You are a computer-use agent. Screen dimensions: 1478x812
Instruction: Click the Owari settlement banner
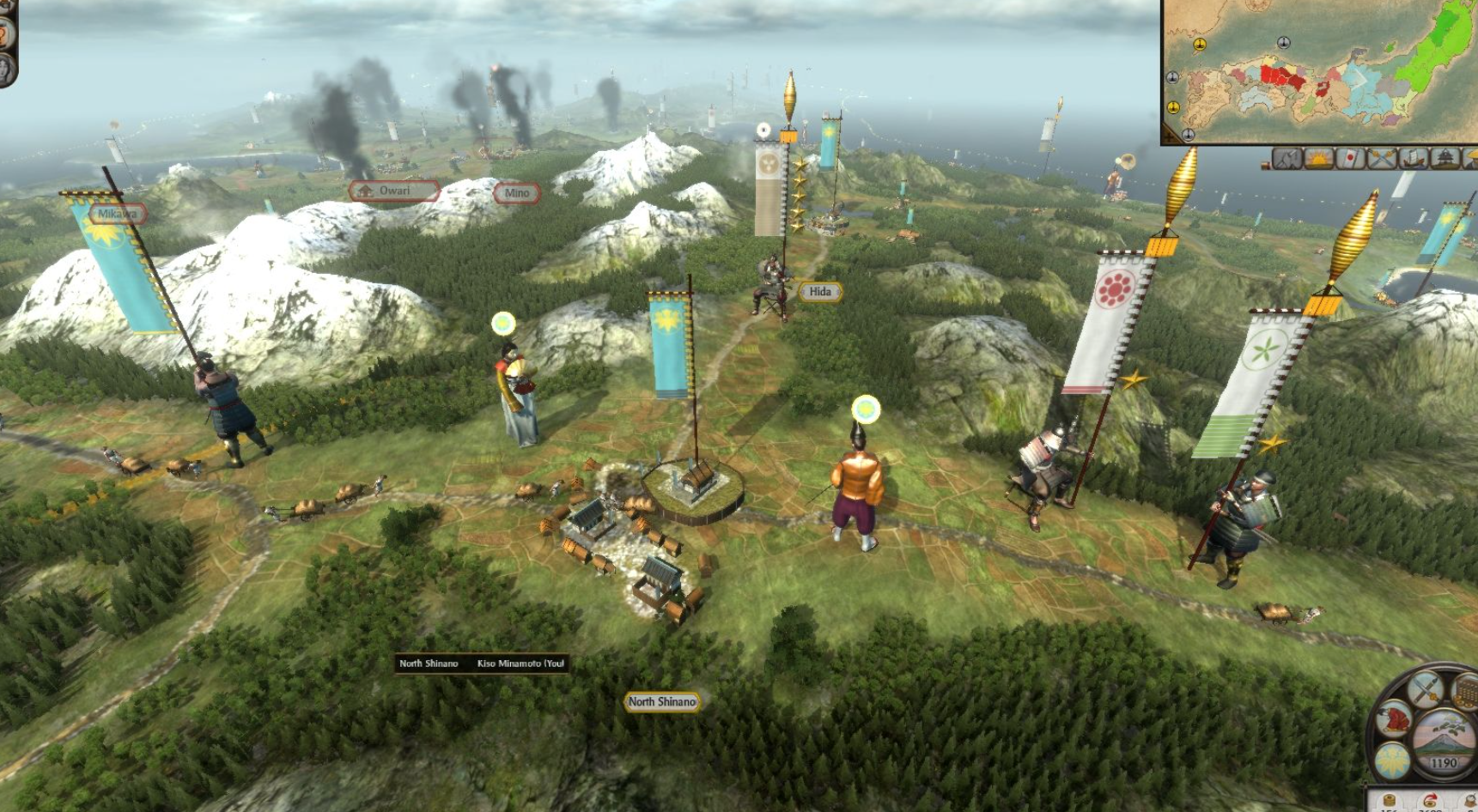393,191
